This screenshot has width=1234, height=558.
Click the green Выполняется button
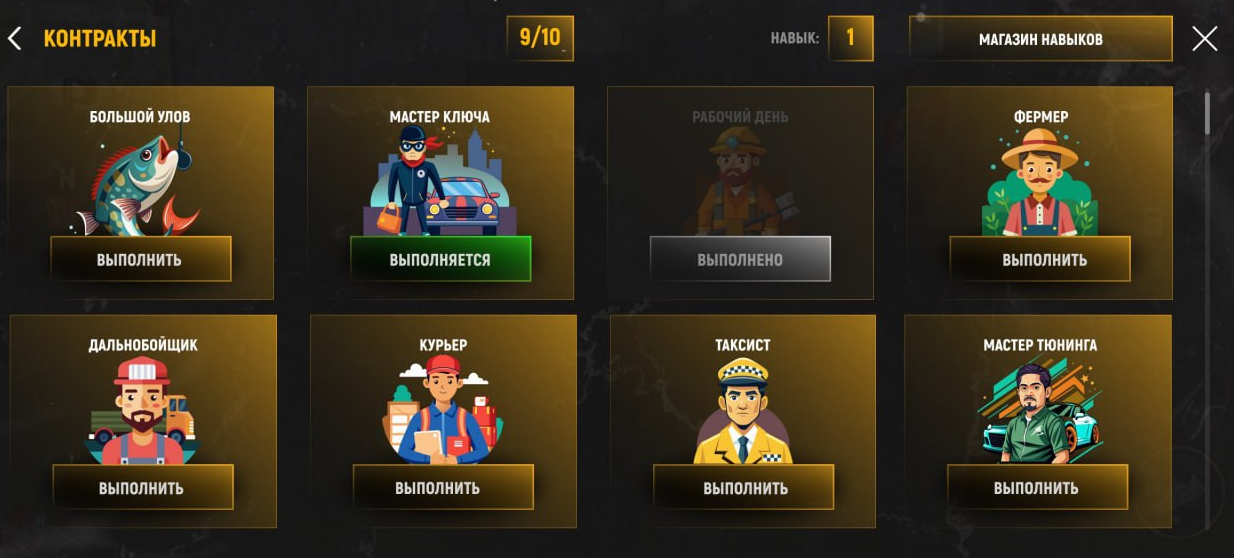pos(440,260)
